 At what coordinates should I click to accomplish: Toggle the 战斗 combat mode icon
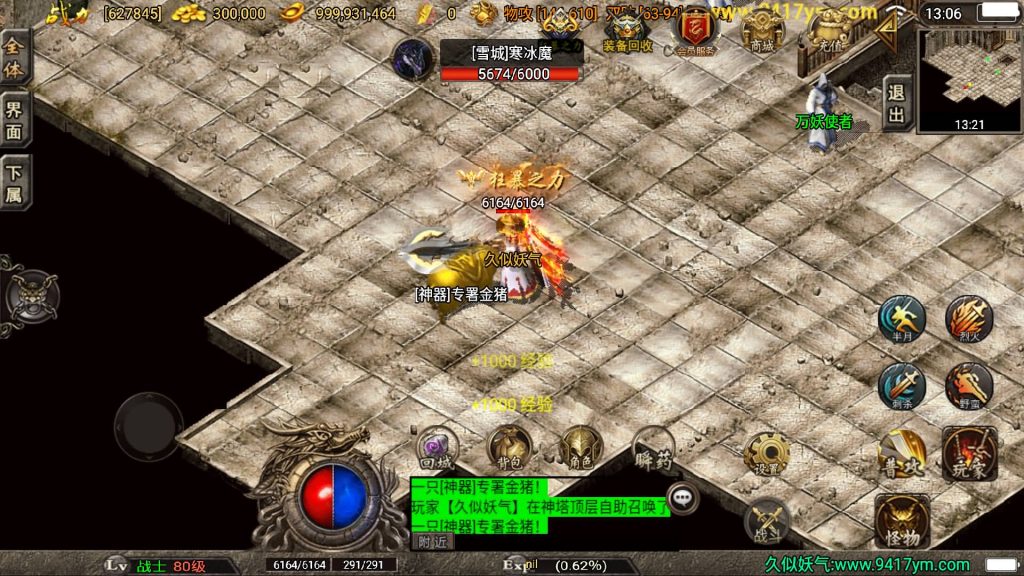pyautogui.click(x=767, y=519)
